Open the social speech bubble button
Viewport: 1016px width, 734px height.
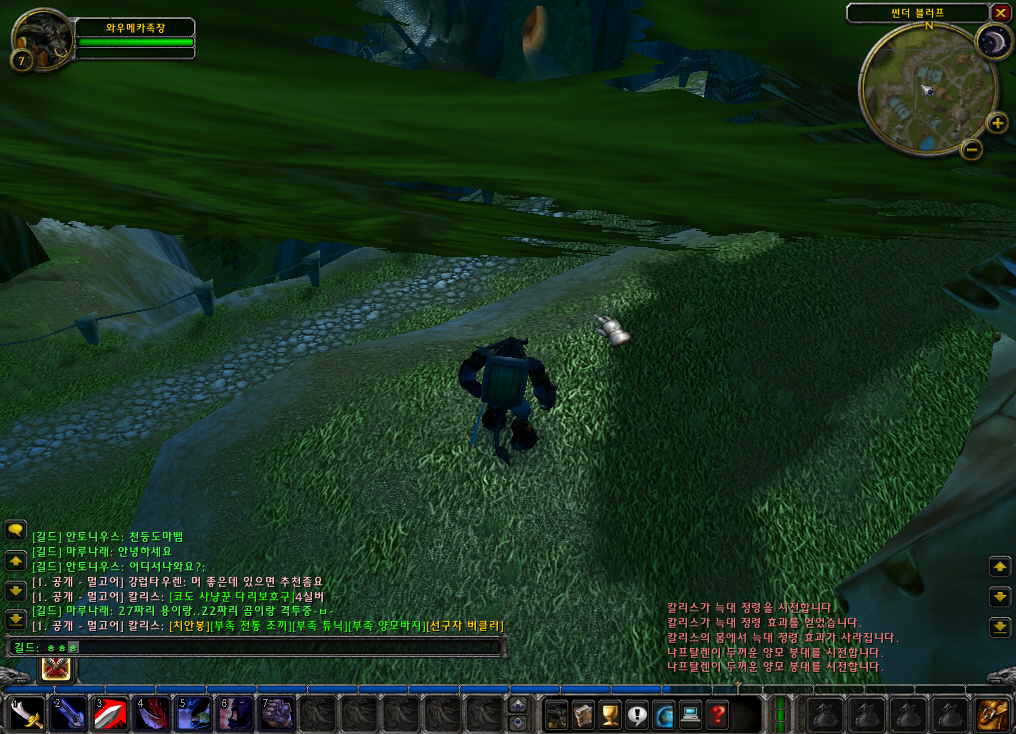637,715
